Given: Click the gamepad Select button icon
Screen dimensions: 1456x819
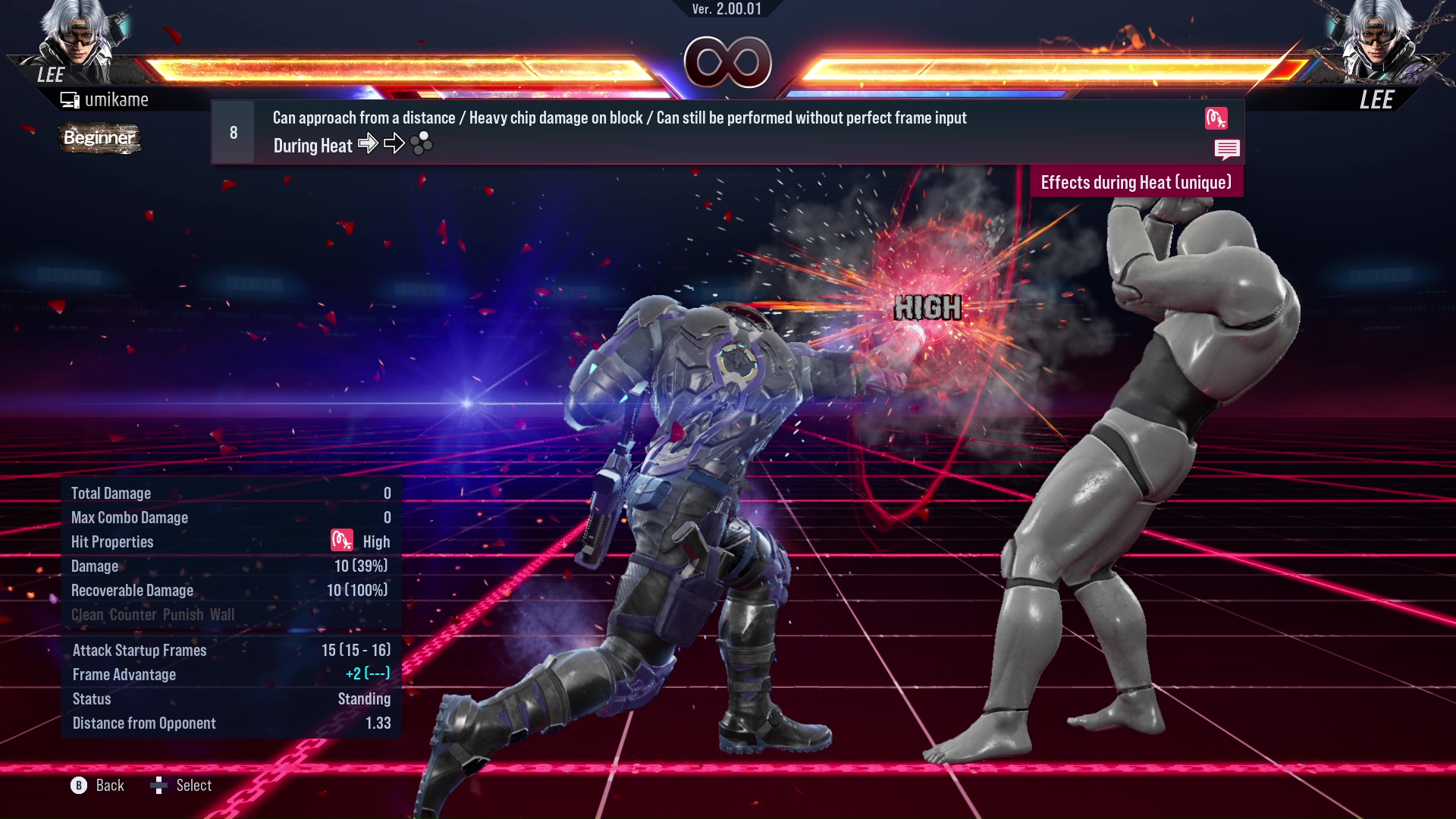Looking at the screenshot, I should pyautogui.click(x=159, y=786).
